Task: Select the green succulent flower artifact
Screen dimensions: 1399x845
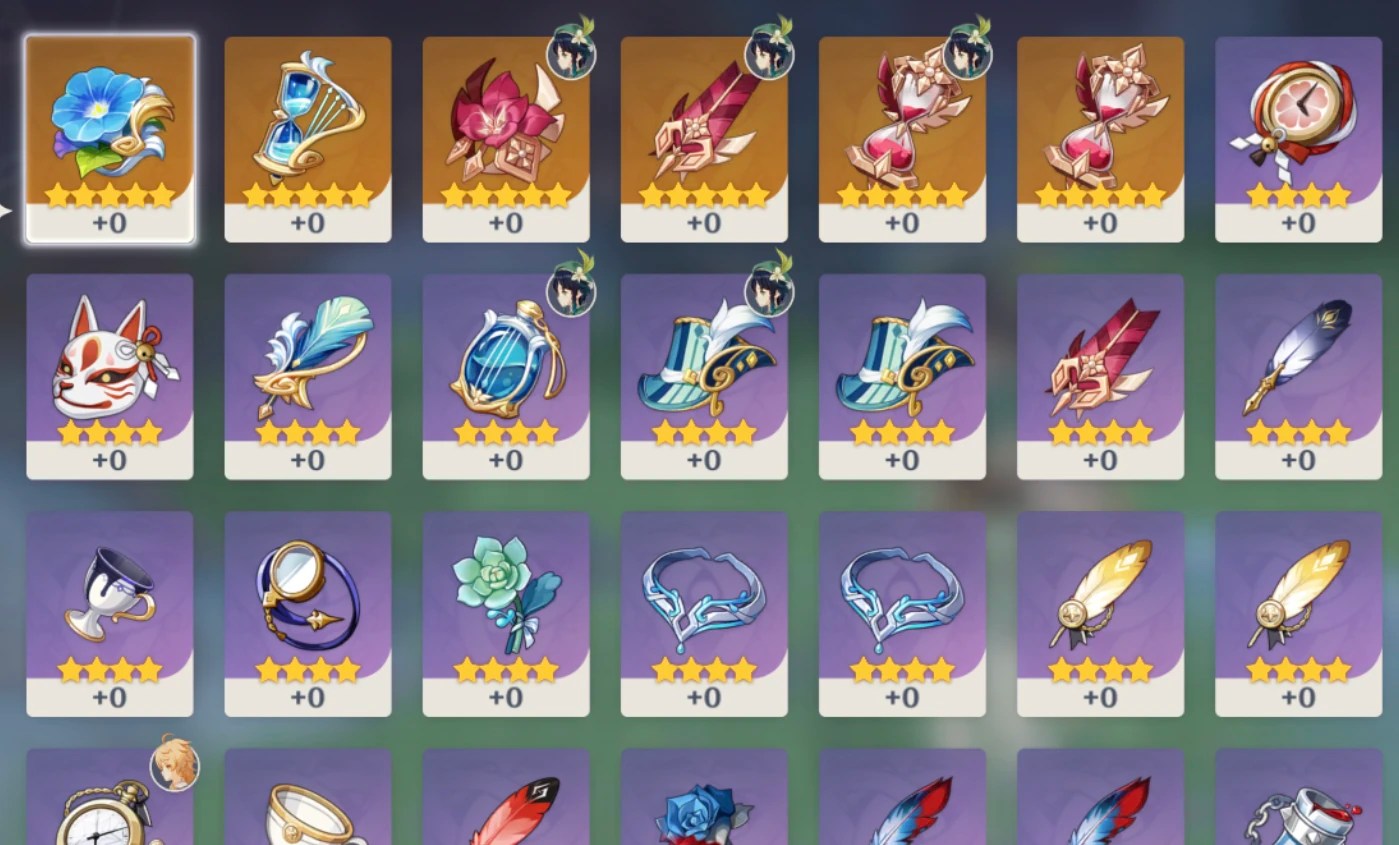Action: [x=505, y=598]
